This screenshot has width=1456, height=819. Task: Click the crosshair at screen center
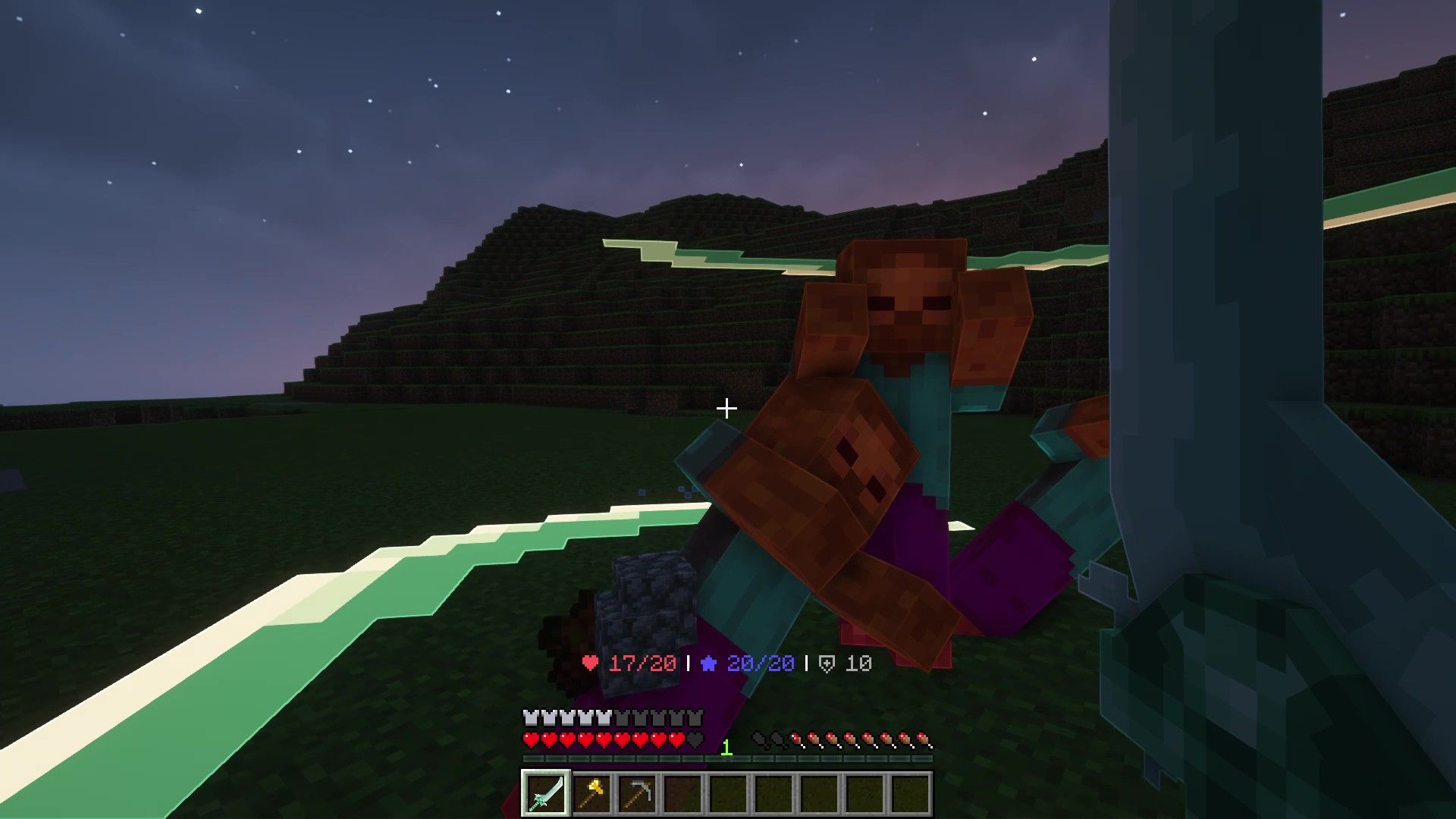[728, 409]
